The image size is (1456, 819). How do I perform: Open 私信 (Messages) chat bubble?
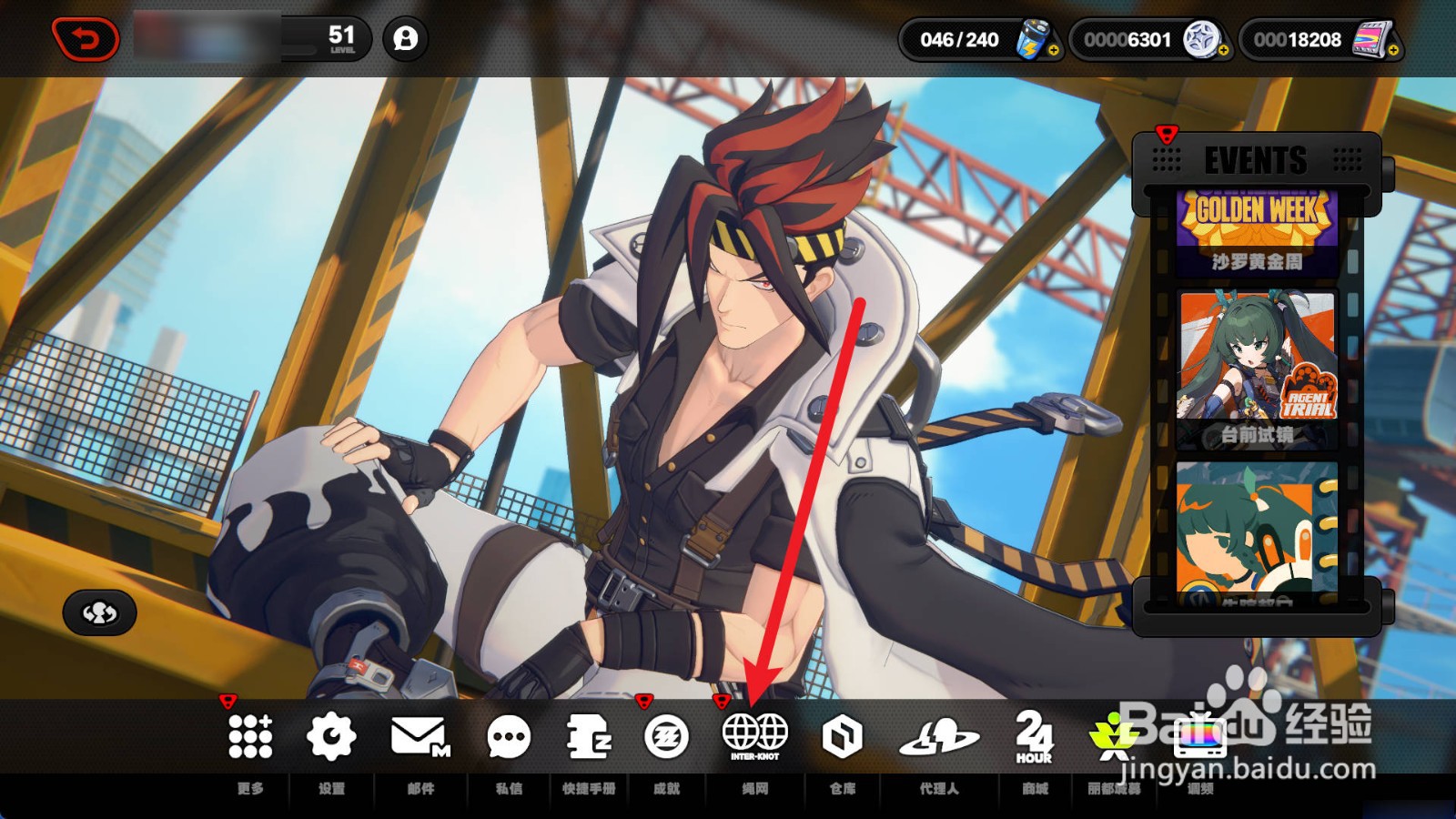(x=509, y=736)
